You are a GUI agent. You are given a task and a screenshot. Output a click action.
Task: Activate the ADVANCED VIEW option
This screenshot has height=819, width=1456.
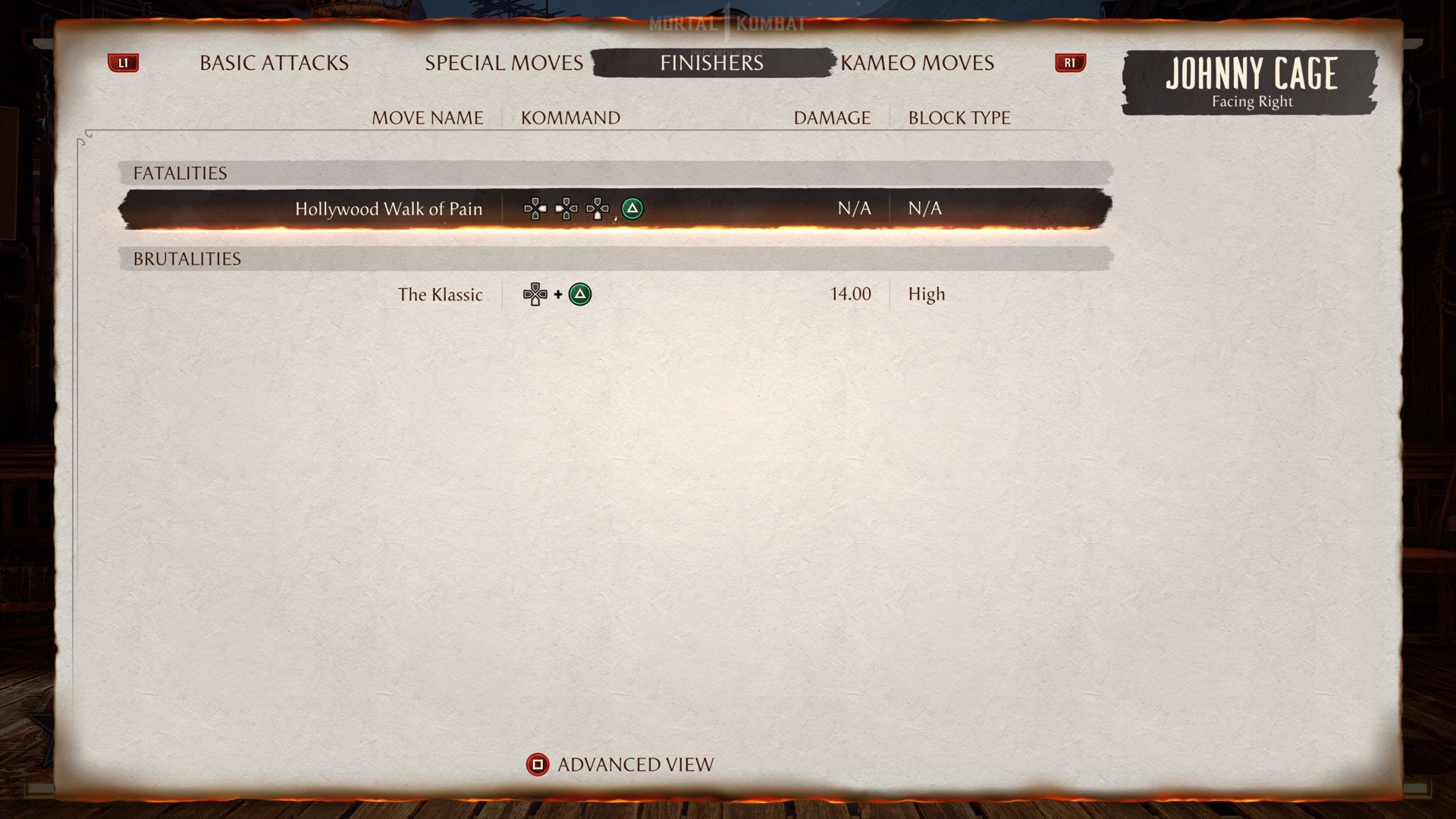pos(635,764)
